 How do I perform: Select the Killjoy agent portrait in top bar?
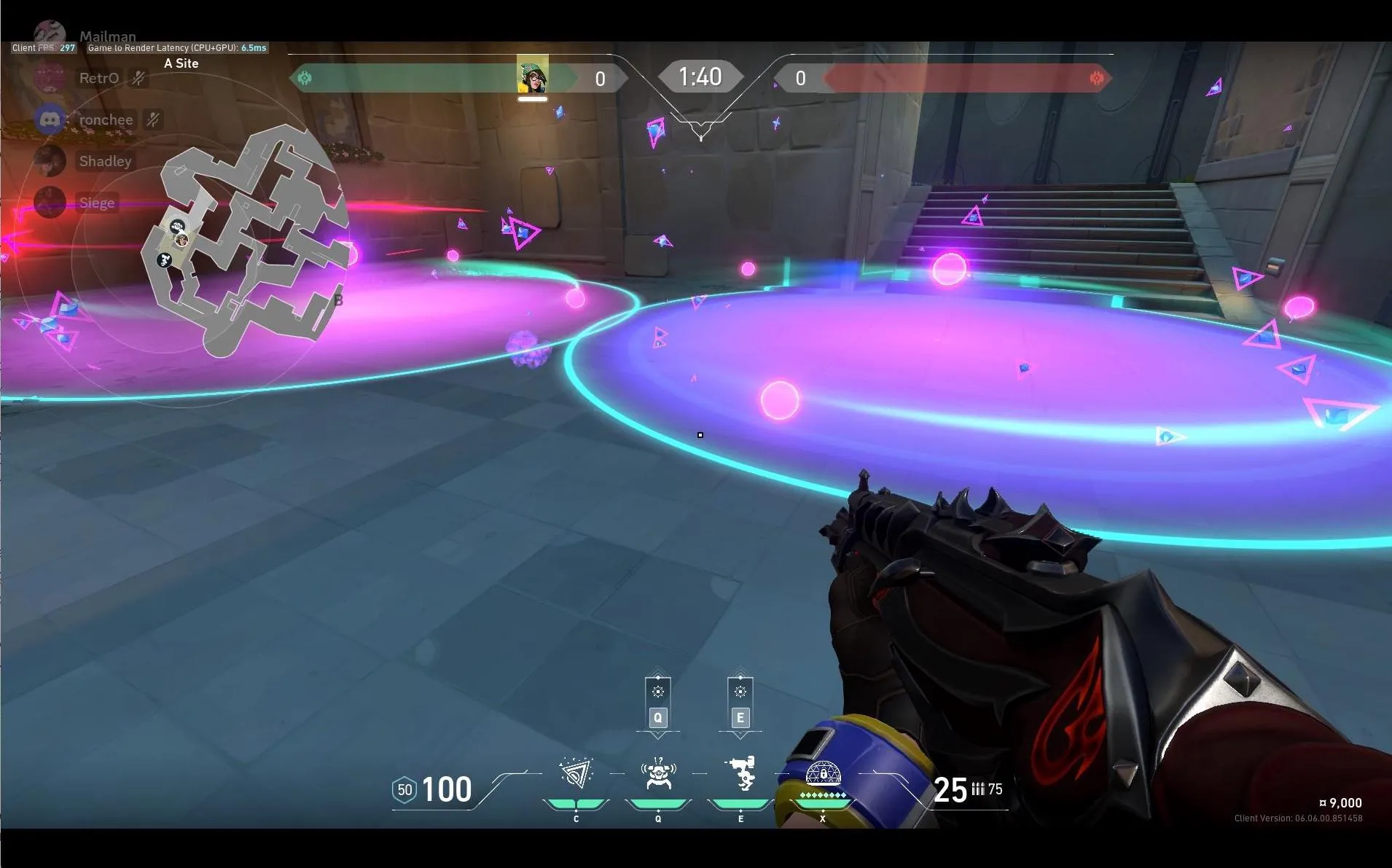click(x=533, y=77)
